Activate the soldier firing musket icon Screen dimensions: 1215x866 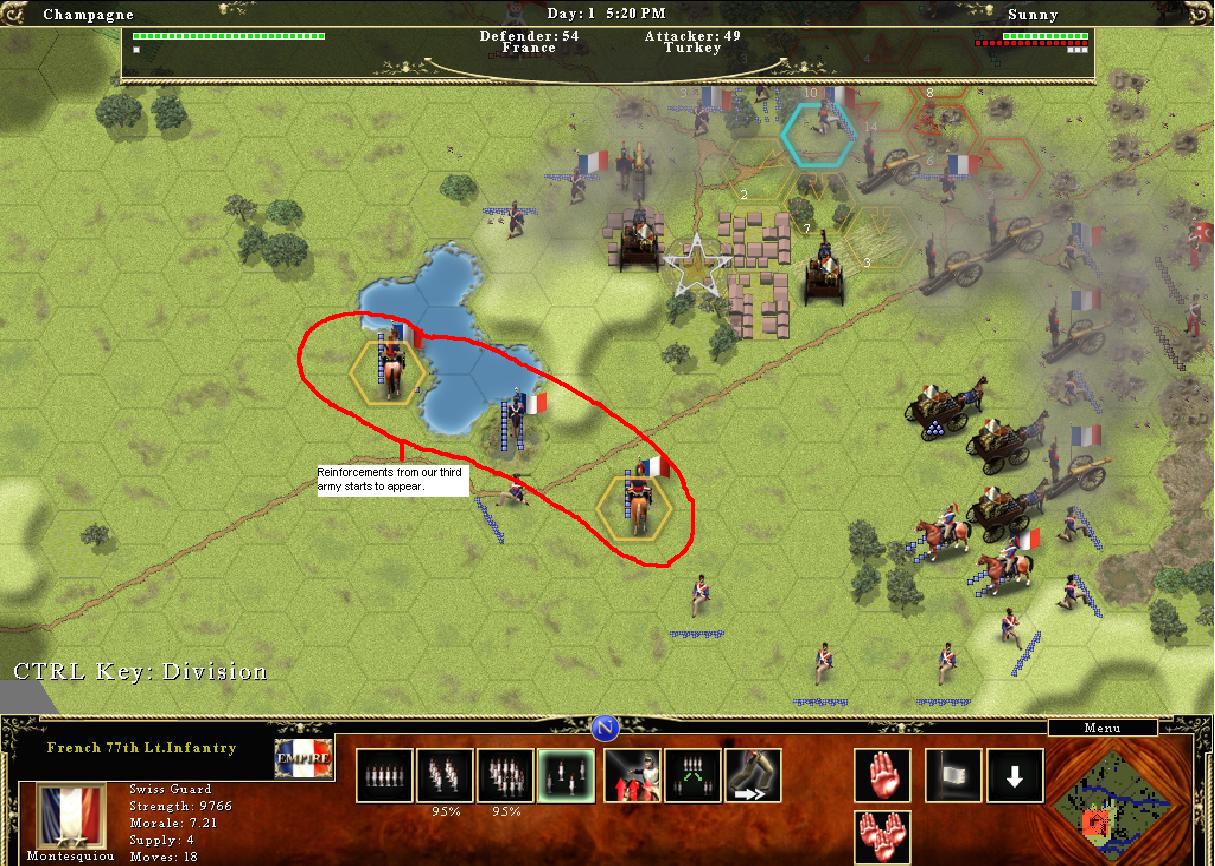point(633,776)
